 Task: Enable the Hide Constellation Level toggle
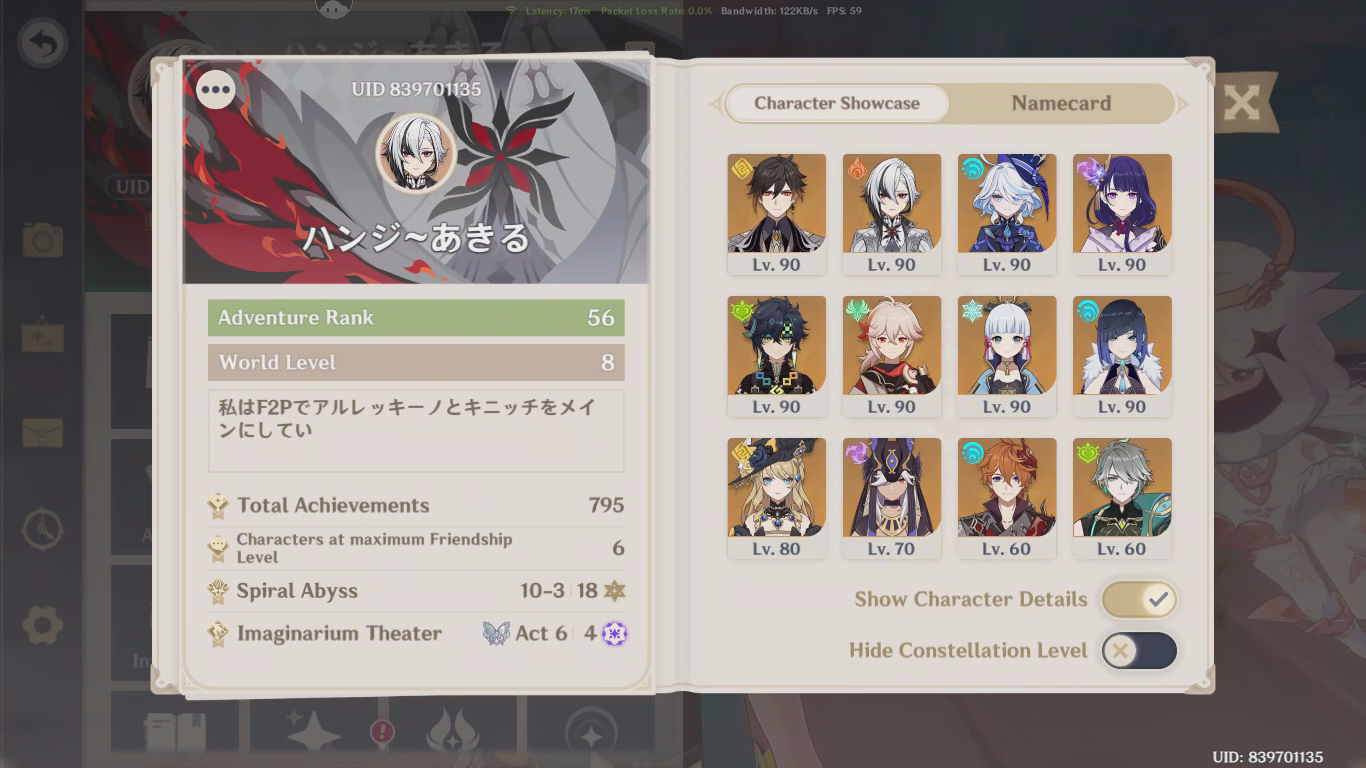point(1139,650)
